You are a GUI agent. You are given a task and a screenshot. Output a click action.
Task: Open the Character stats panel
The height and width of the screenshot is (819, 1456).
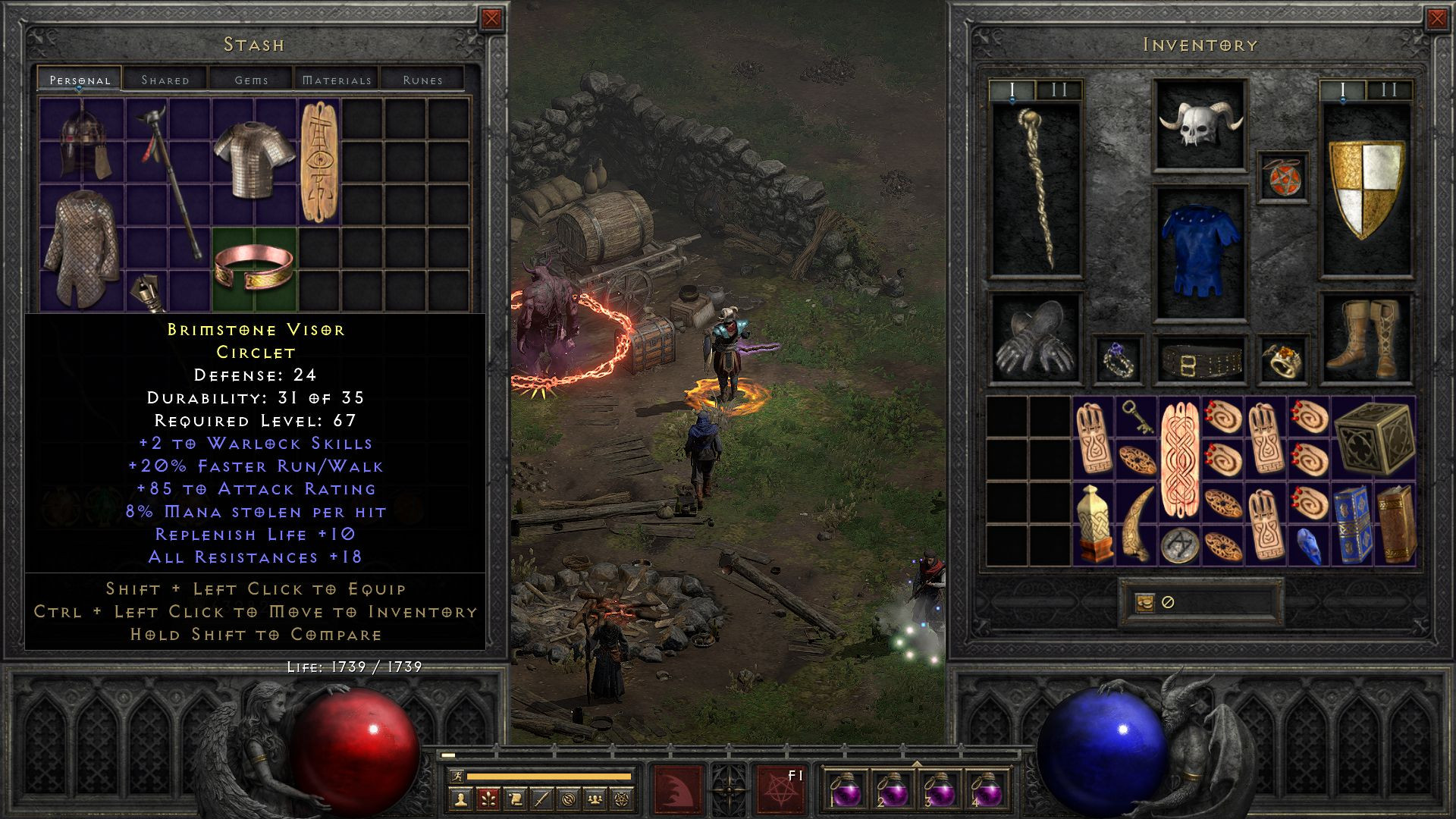[461, 800]
